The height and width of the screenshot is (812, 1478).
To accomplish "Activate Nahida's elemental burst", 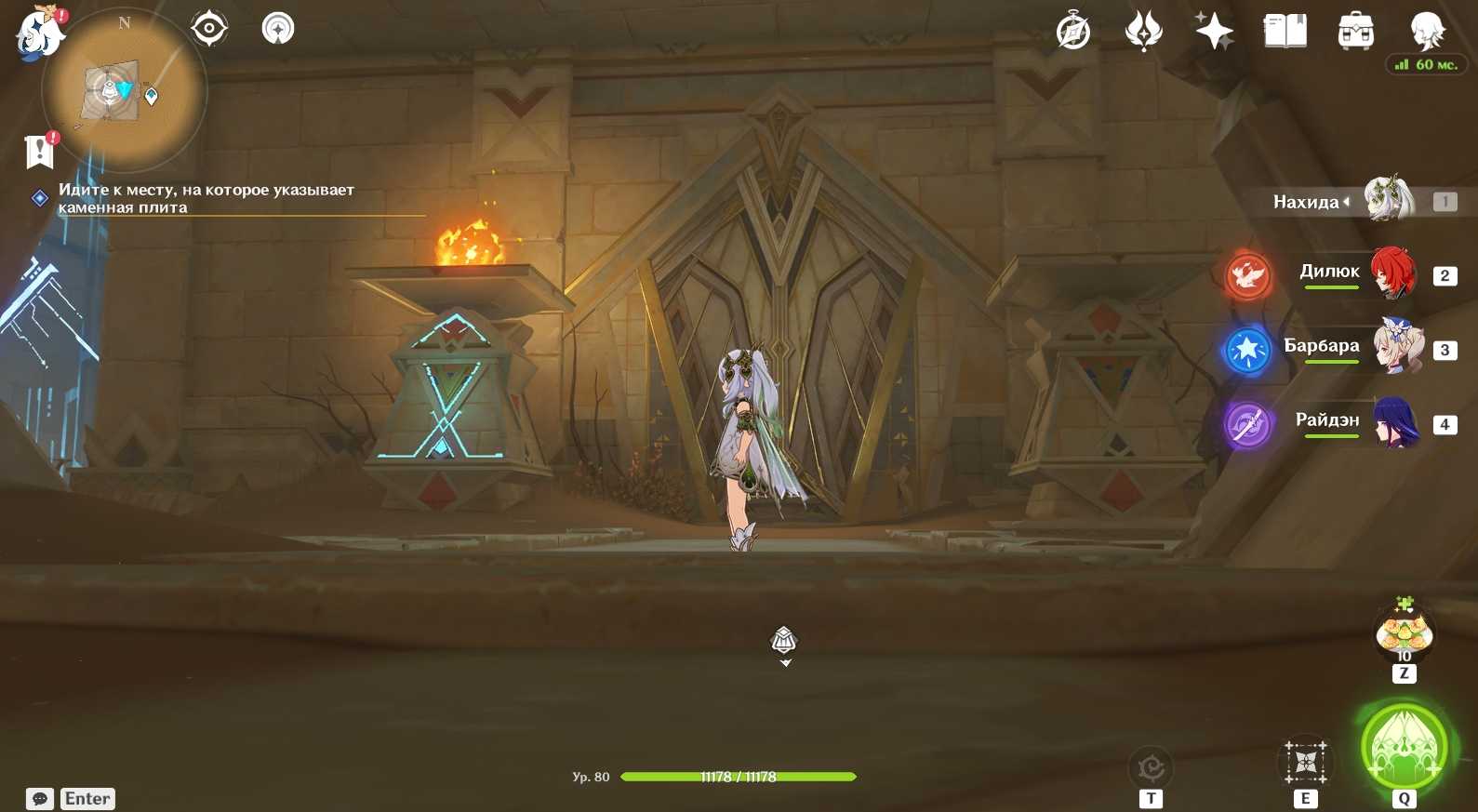I will pos(1404,748).
